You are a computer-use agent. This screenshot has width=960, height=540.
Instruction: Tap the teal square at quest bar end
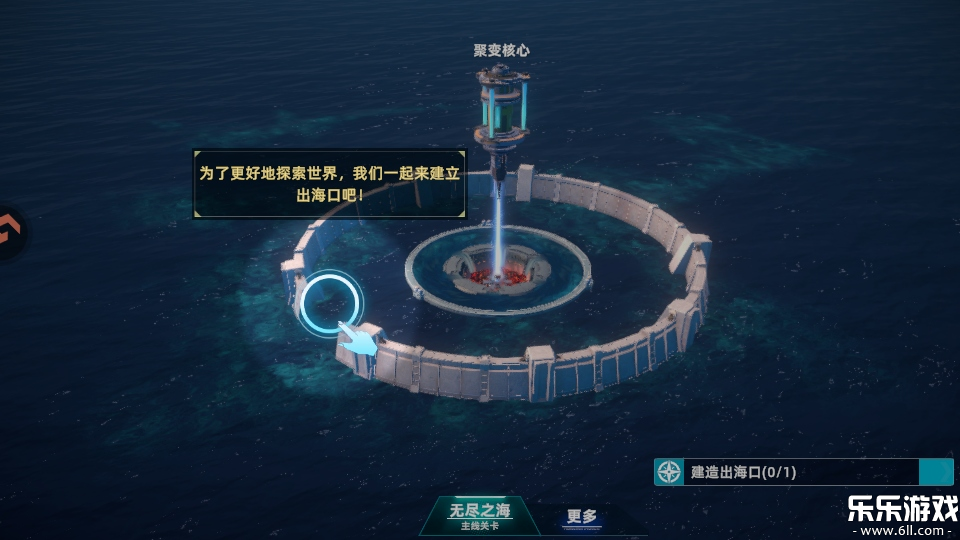click(x=935, y=472)
